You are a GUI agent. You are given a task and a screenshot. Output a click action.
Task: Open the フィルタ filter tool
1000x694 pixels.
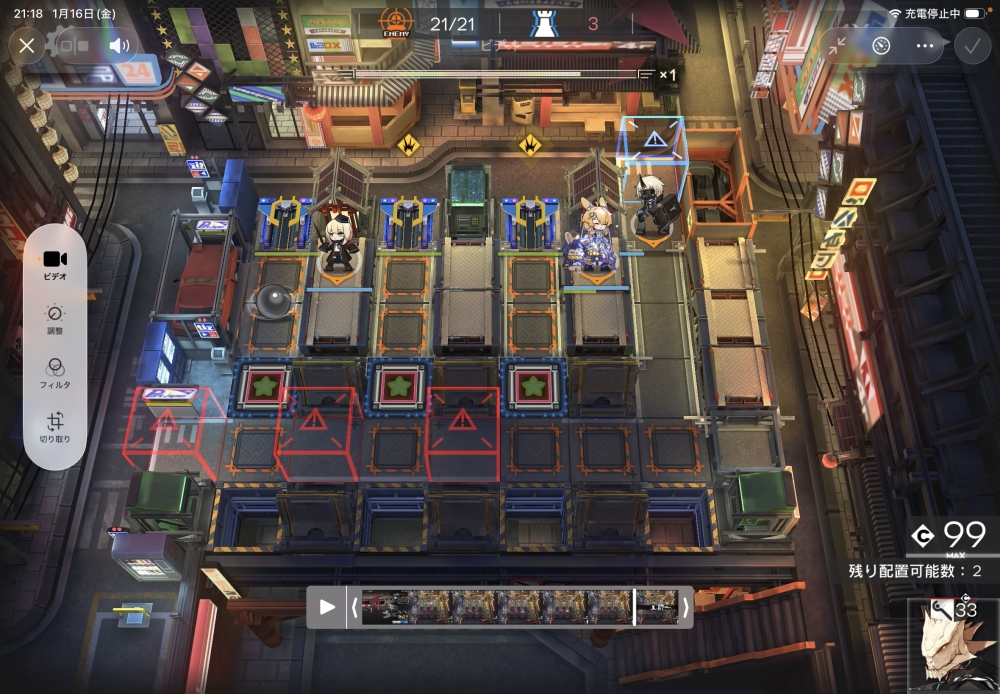pos(55,372)
